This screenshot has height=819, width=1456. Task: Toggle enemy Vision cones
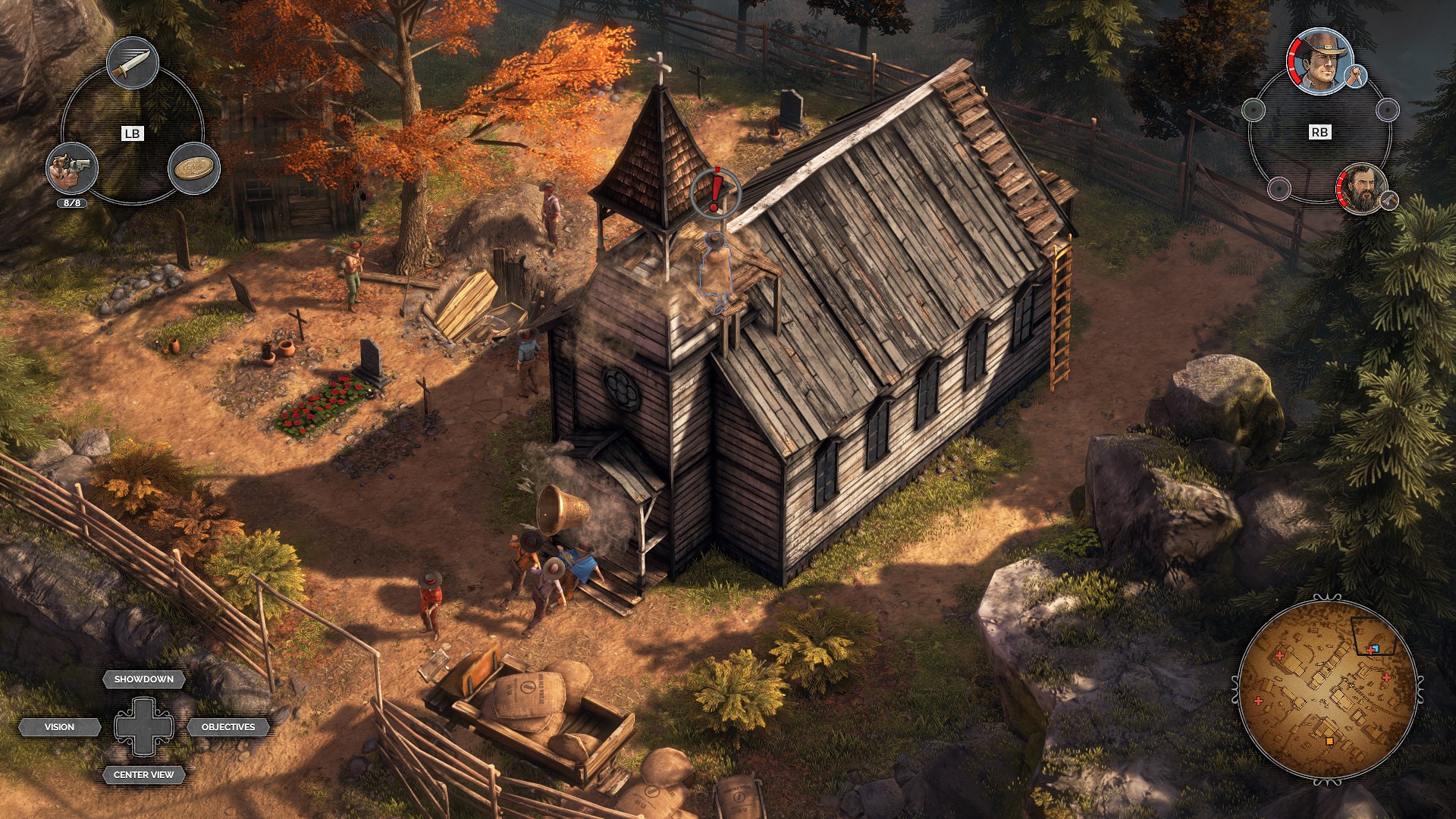[61, 726]
